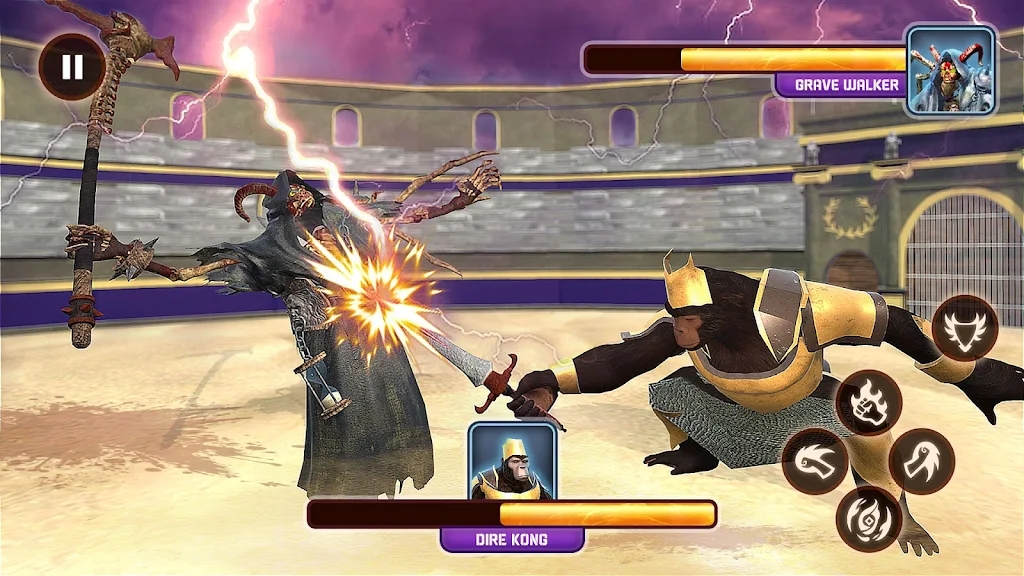Trigger the swirling energy special attack
Image resolution: width=1024 pixels, height=576 pixels.
click(x=868, y=519)
